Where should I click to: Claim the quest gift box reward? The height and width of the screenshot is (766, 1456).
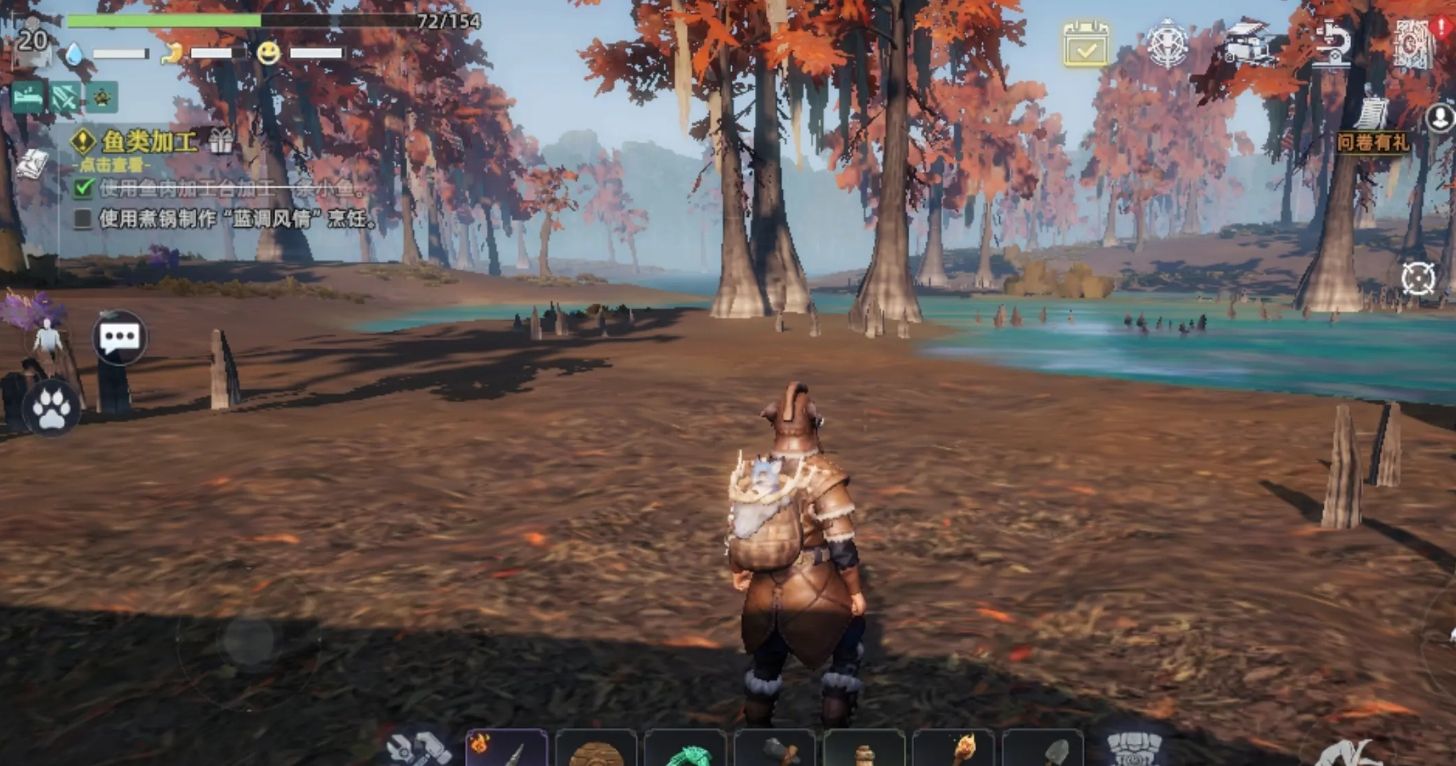(x=221, y=141)
